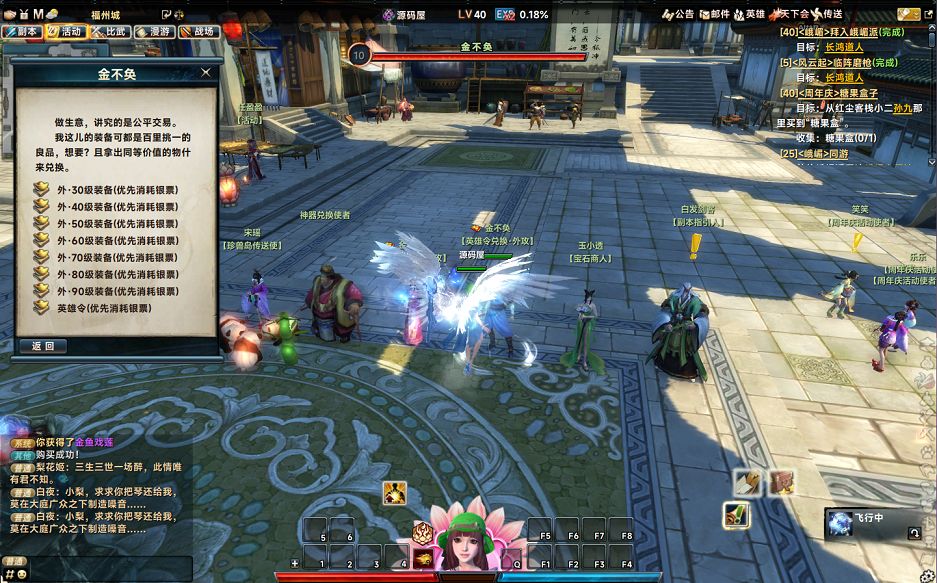Check the 邮件 mail button

(714, 14)
